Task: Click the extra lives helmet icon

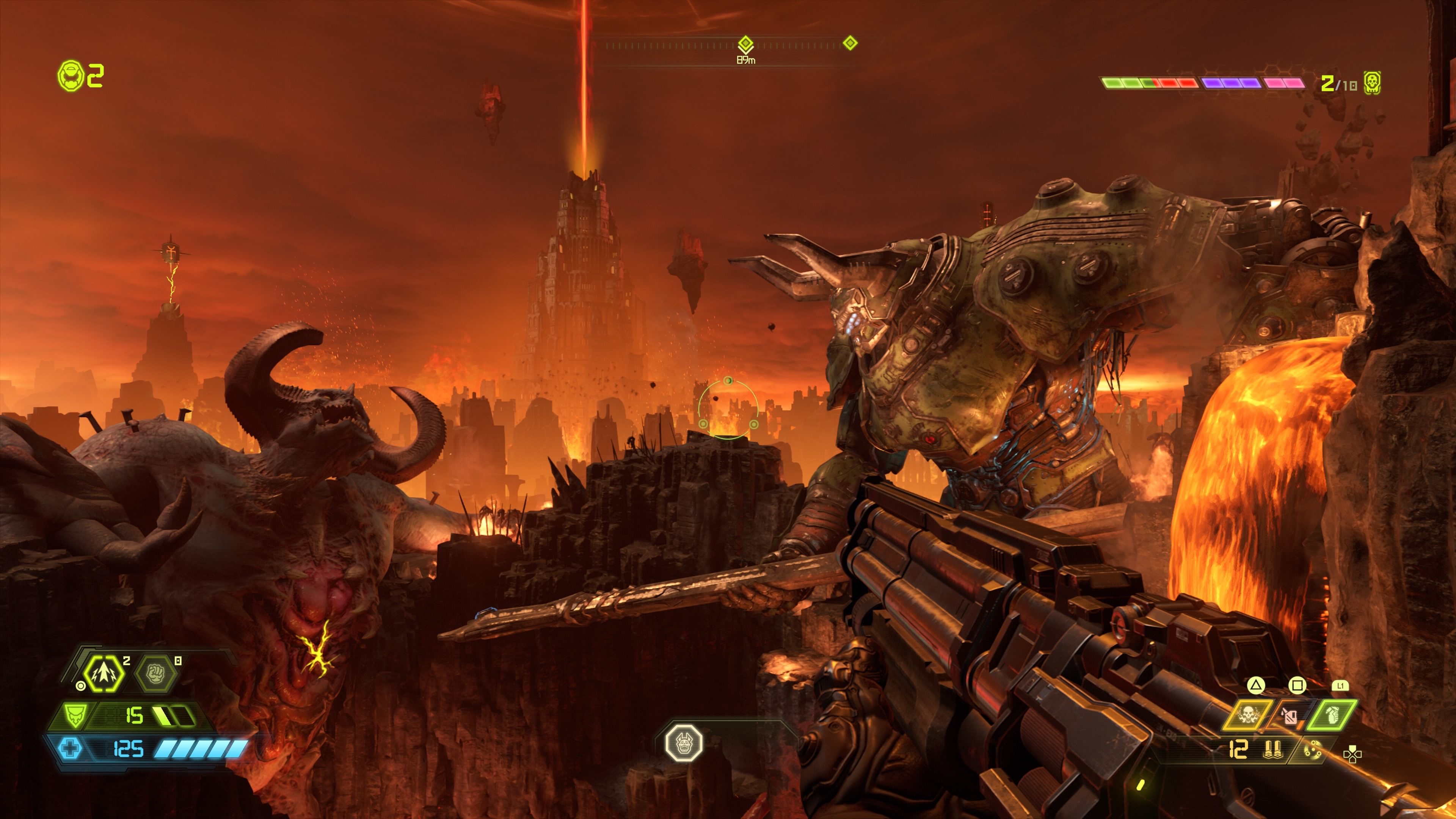Action: [x=71, y=76]
